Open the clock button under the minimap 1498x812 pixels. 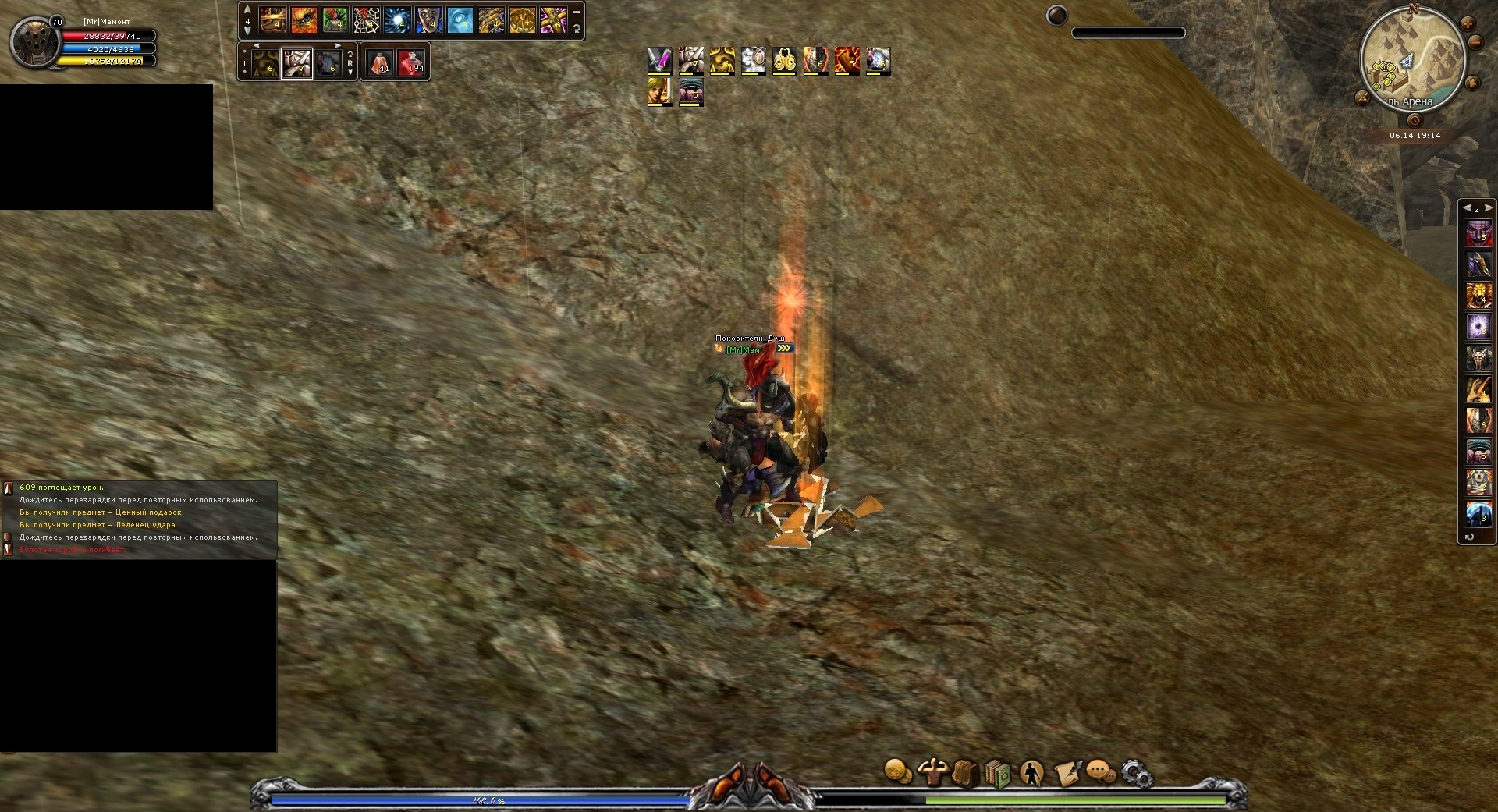pos(1415,120)
